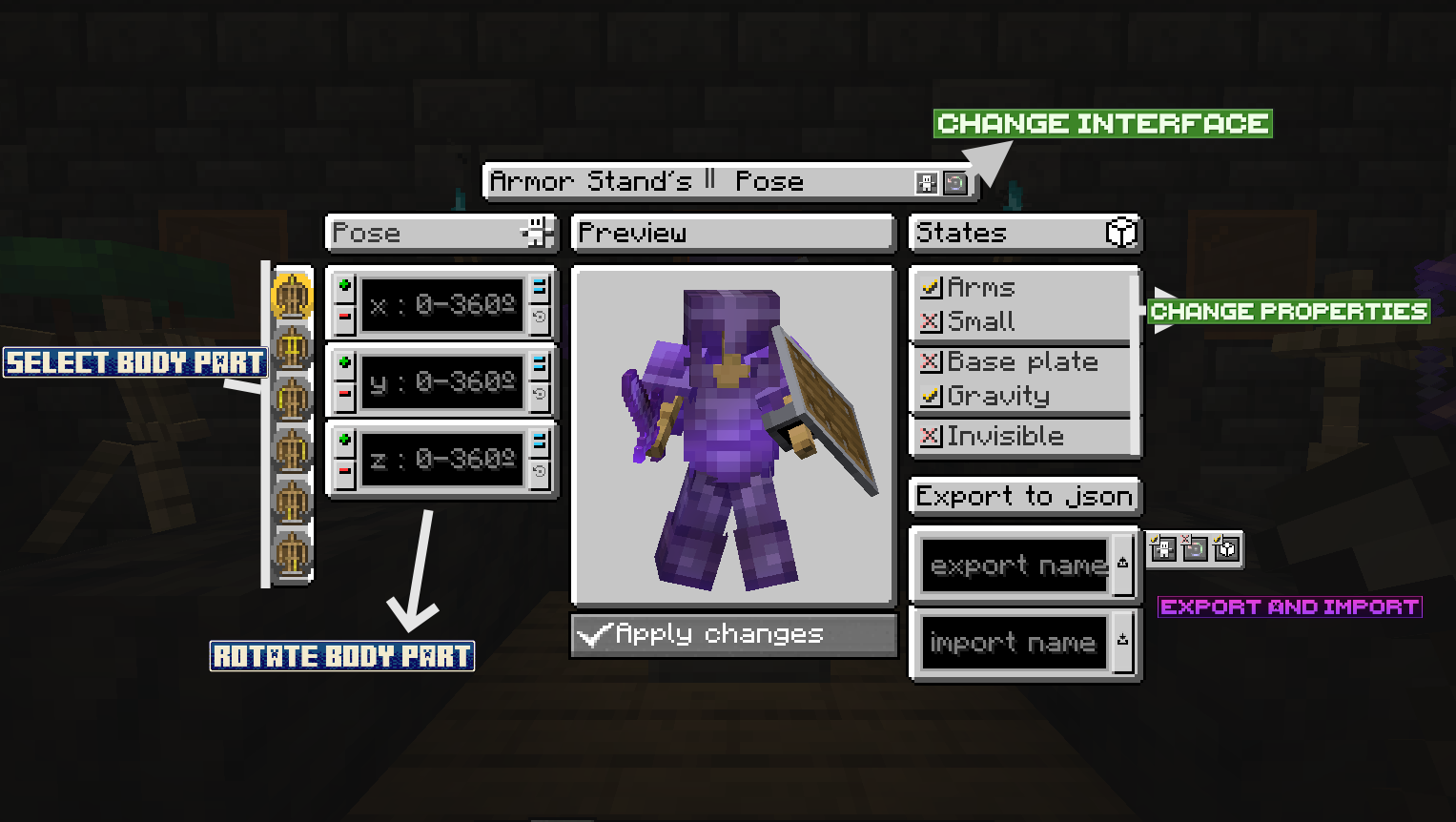Screen dimensions: 1456x822
Task: Click the cube icon on the States panel header
Action: [x=1122, y=233]
